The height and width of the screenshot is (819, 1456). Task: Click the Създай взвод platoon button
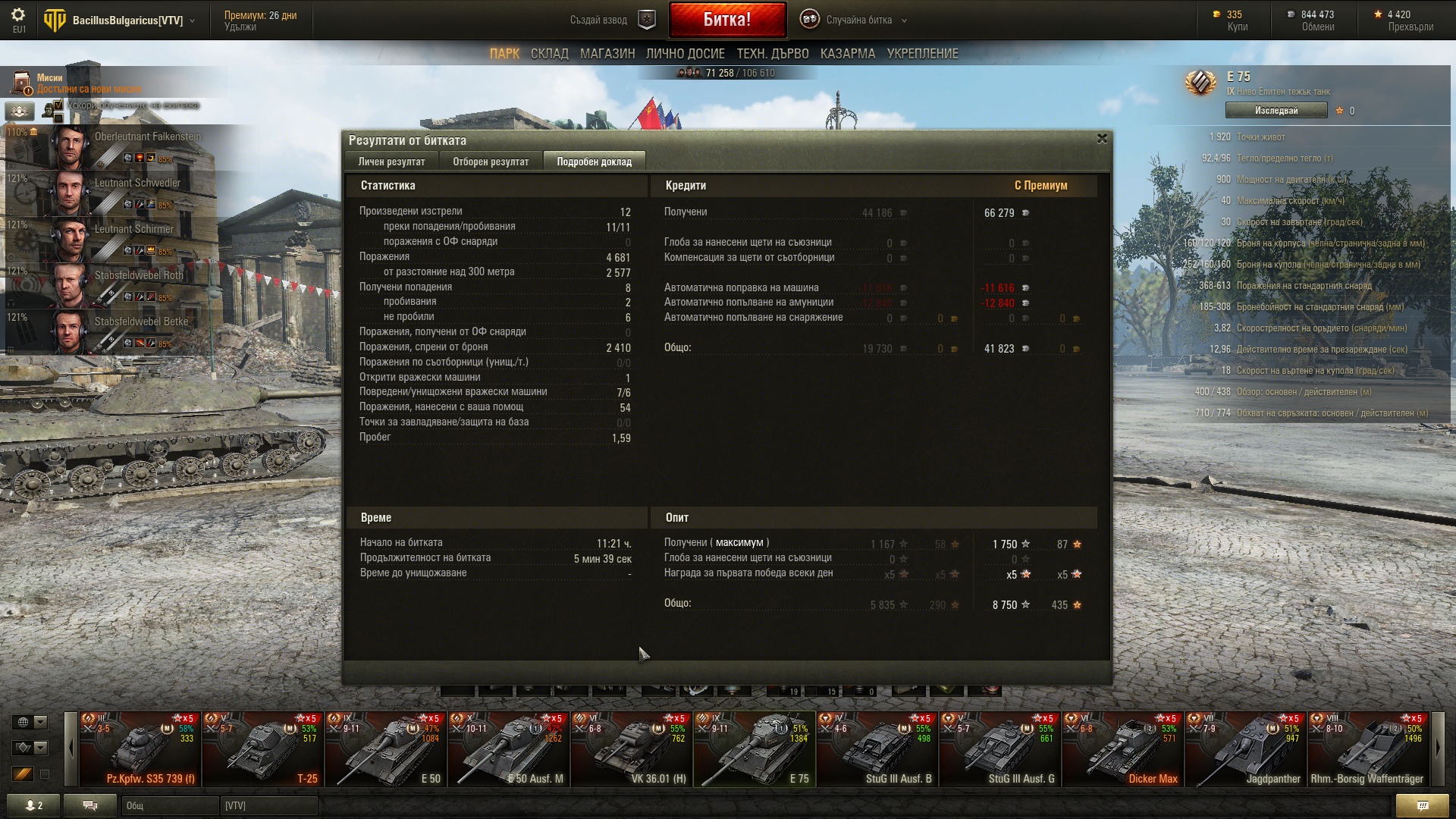point(611,20)
